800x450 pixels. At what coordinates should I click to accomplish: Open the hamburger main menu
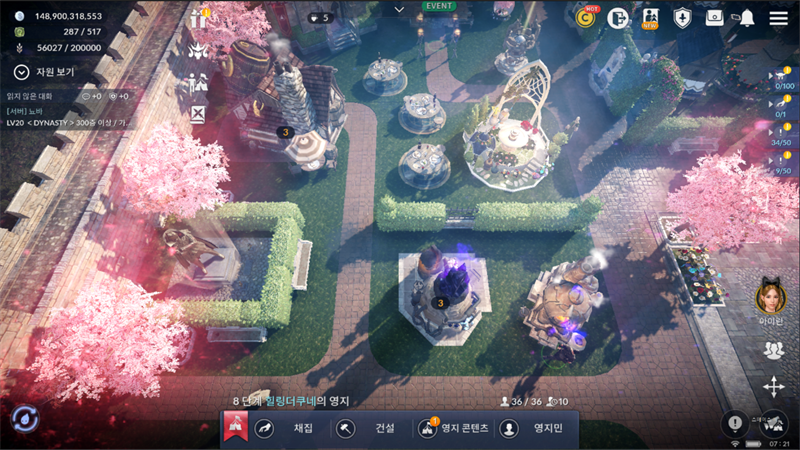(778, 18)
